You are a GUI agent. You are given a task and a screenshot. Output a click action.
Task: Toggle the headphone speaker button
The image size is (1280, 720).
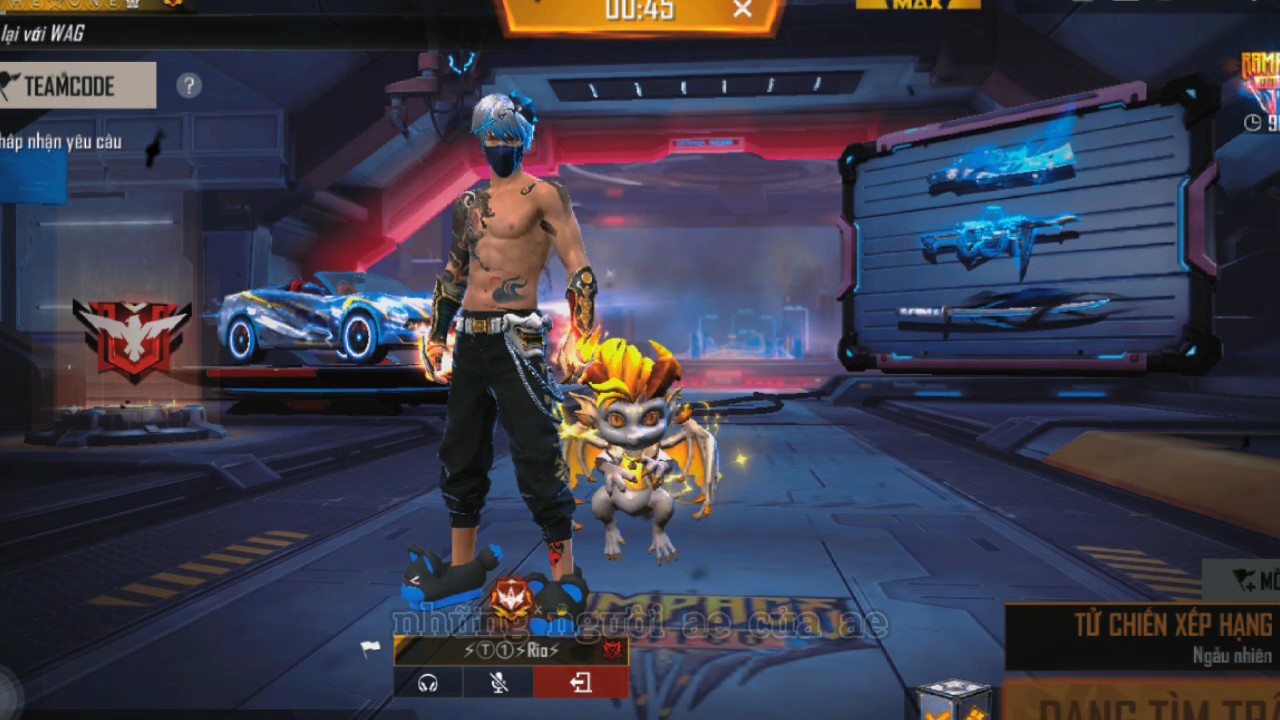pyautogui.click(x=428, y=683)
